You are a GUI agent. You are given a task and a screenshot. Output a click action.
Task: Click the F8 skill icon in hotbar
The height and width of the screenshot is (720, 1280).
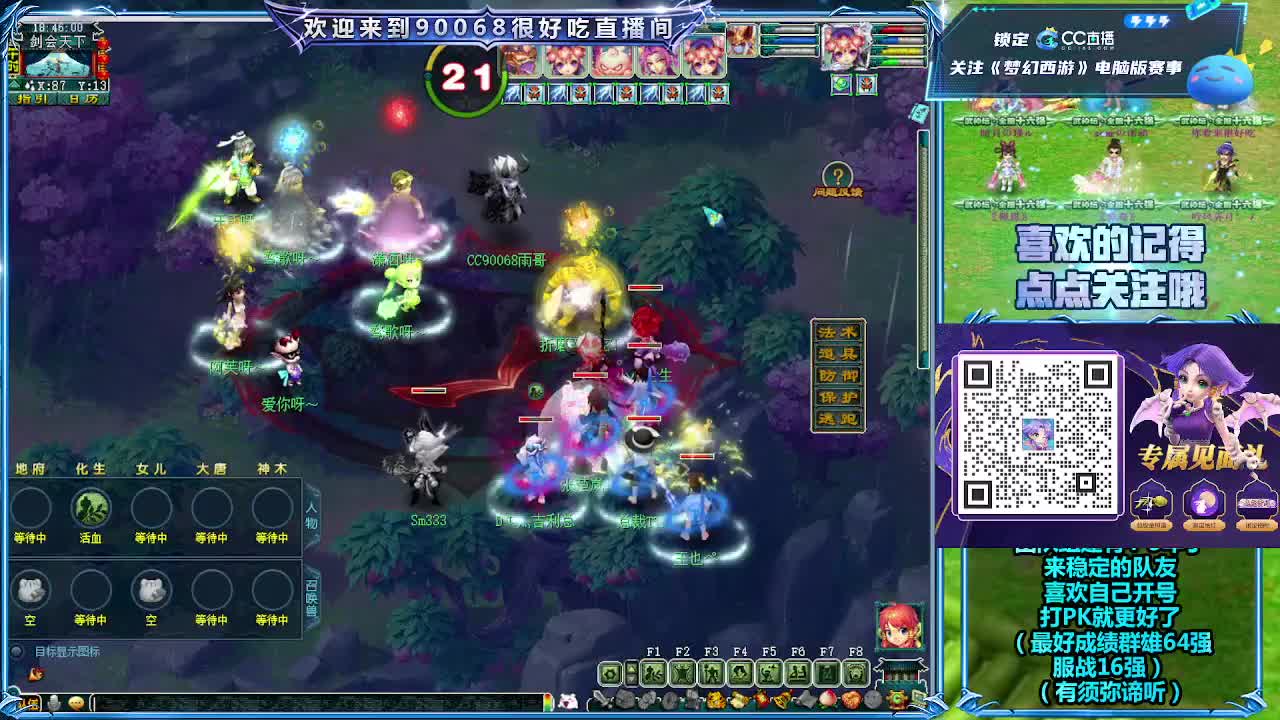(856, 673)
